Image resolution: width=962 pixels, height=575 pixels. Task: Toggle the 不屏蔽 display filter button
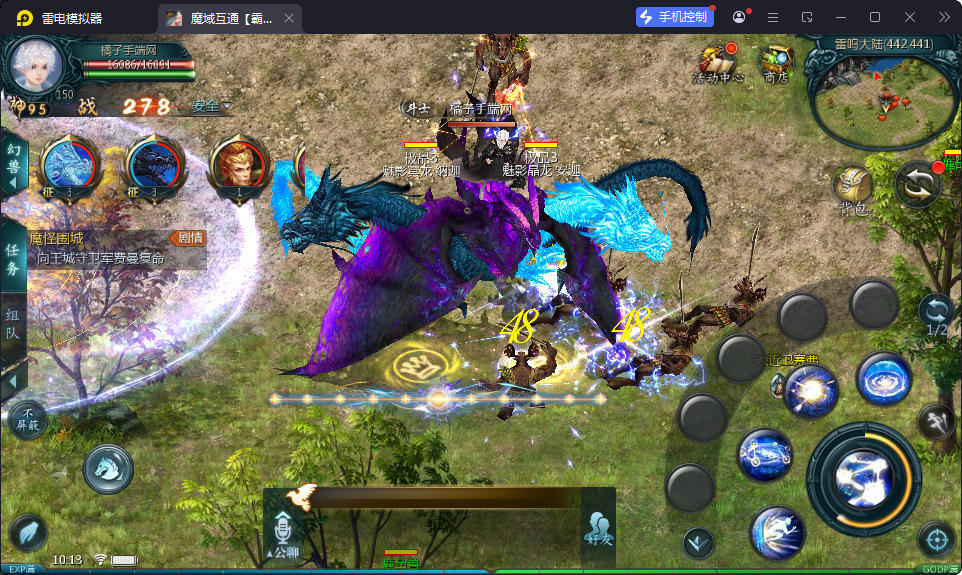pos(29,418)
